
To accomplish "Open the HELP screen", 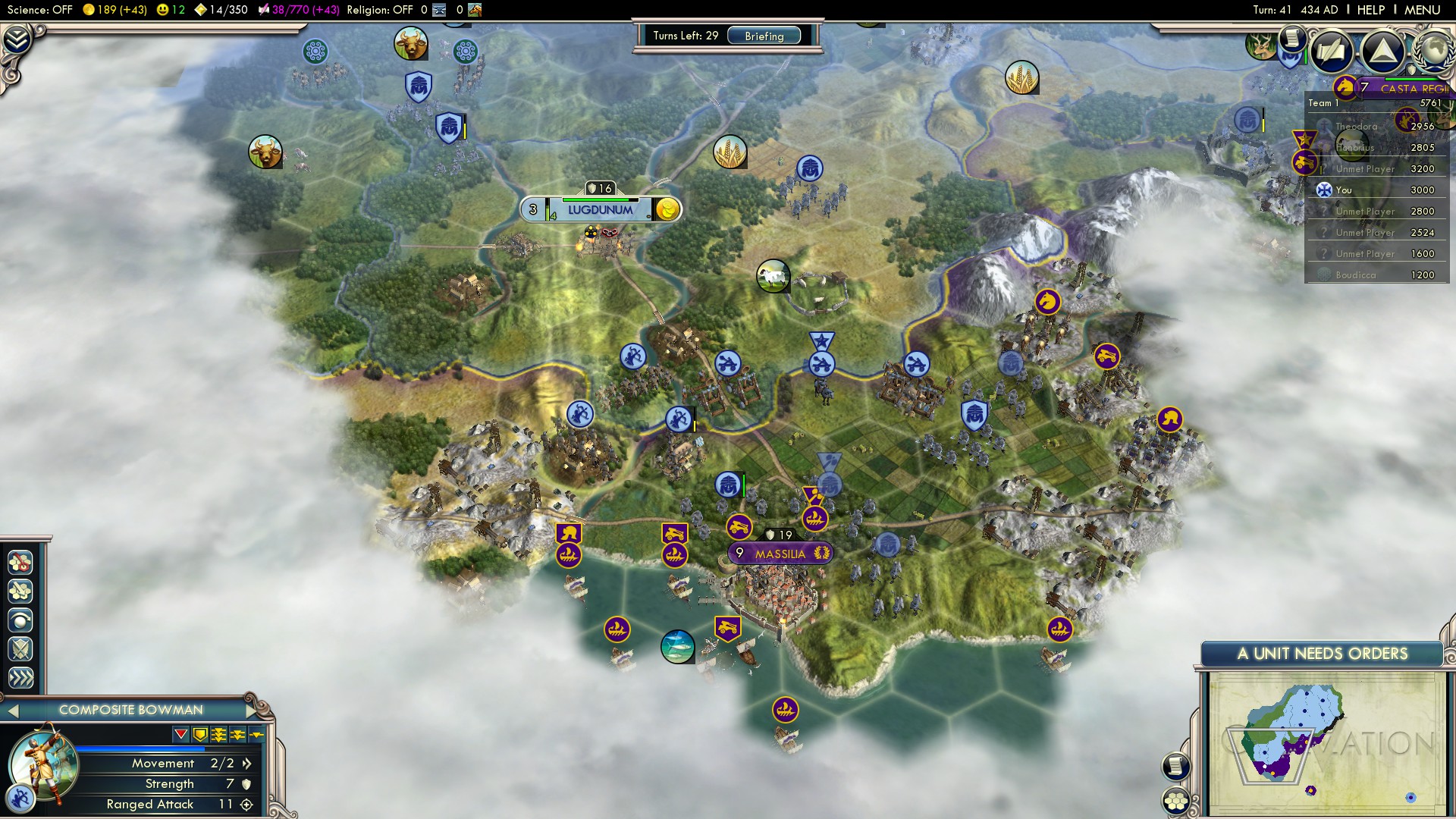I will pos(1370,10).
